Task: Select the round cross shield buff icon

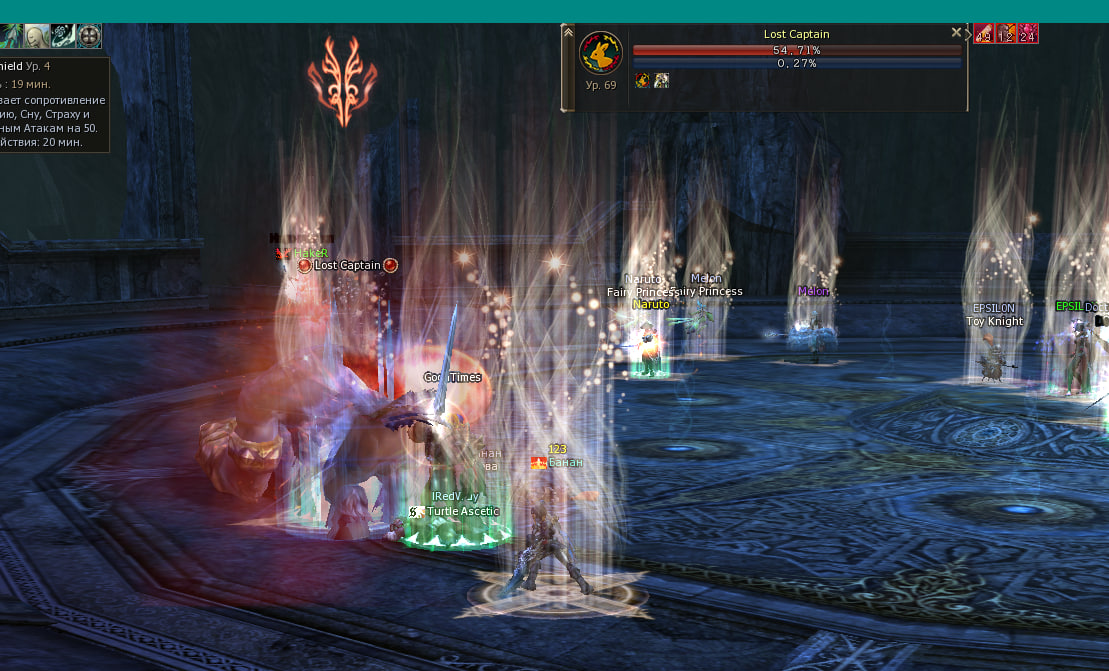Action: (89, 36)
